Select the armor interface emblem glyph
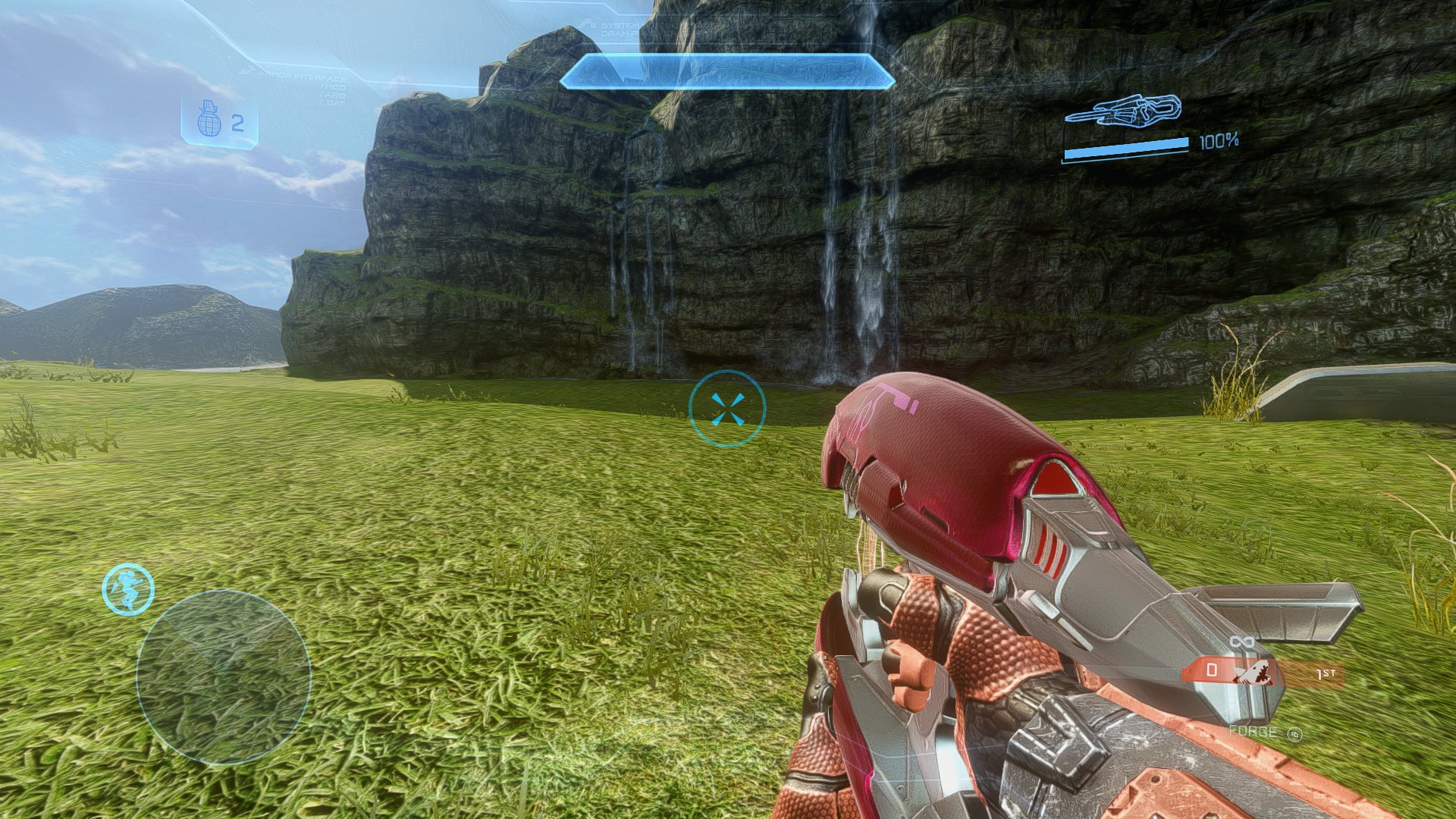 248,71
